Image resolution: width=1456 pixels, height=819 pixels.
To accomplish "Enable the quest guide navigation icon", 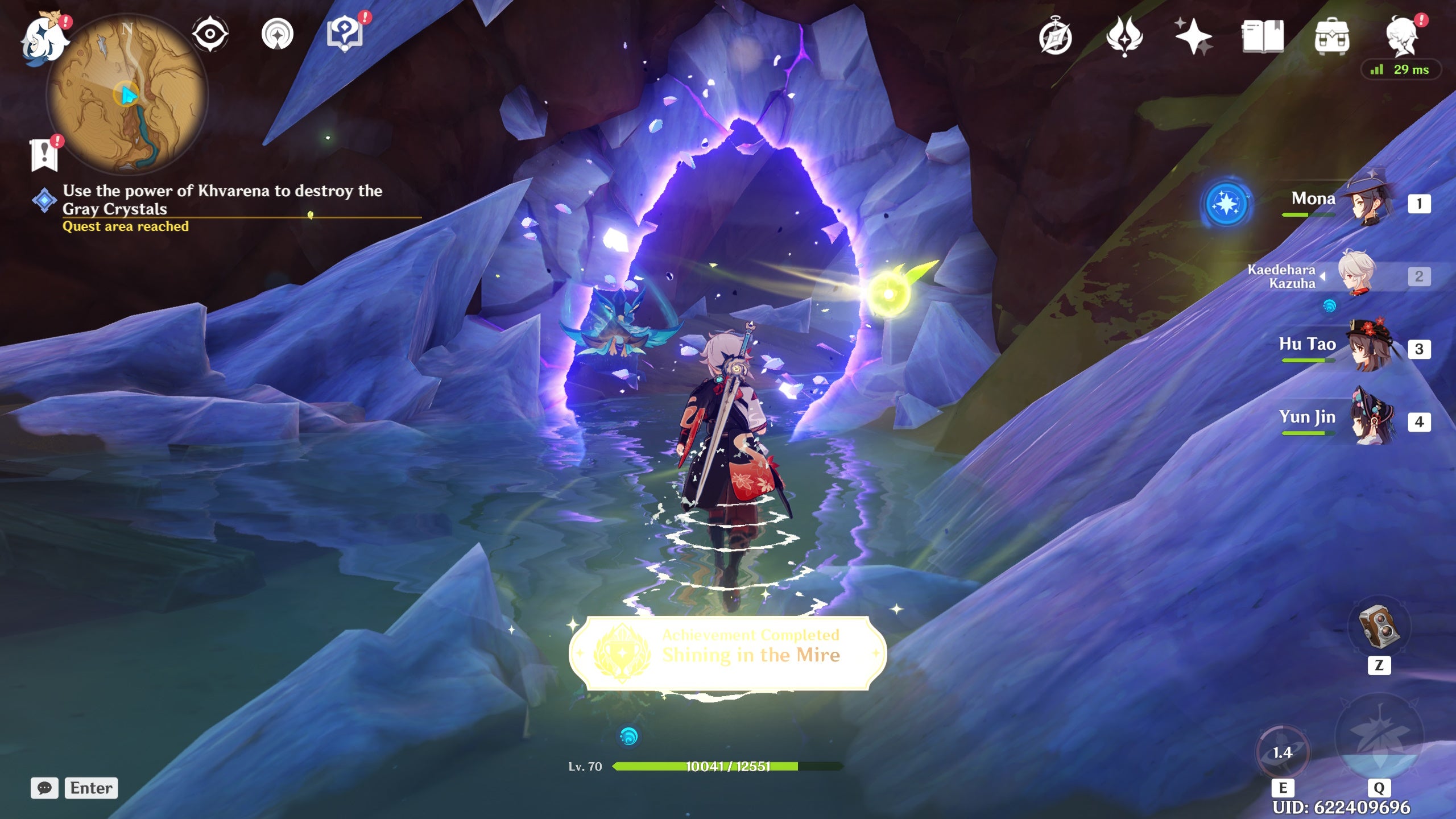I will [277, 33].
